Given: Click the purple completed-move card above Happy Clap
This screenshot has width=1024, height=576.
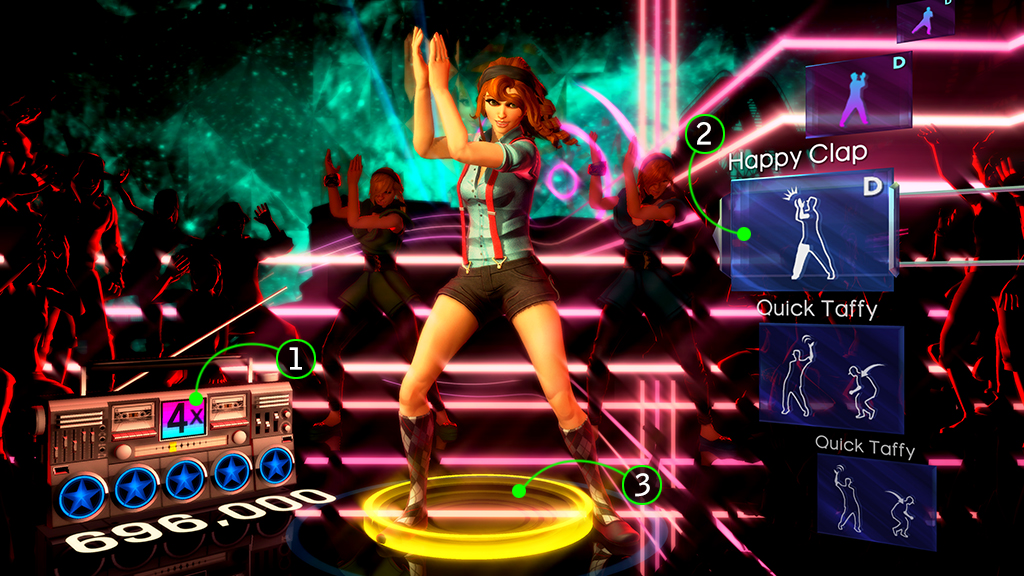Looking at the screenshot, I should coord(859,96).
